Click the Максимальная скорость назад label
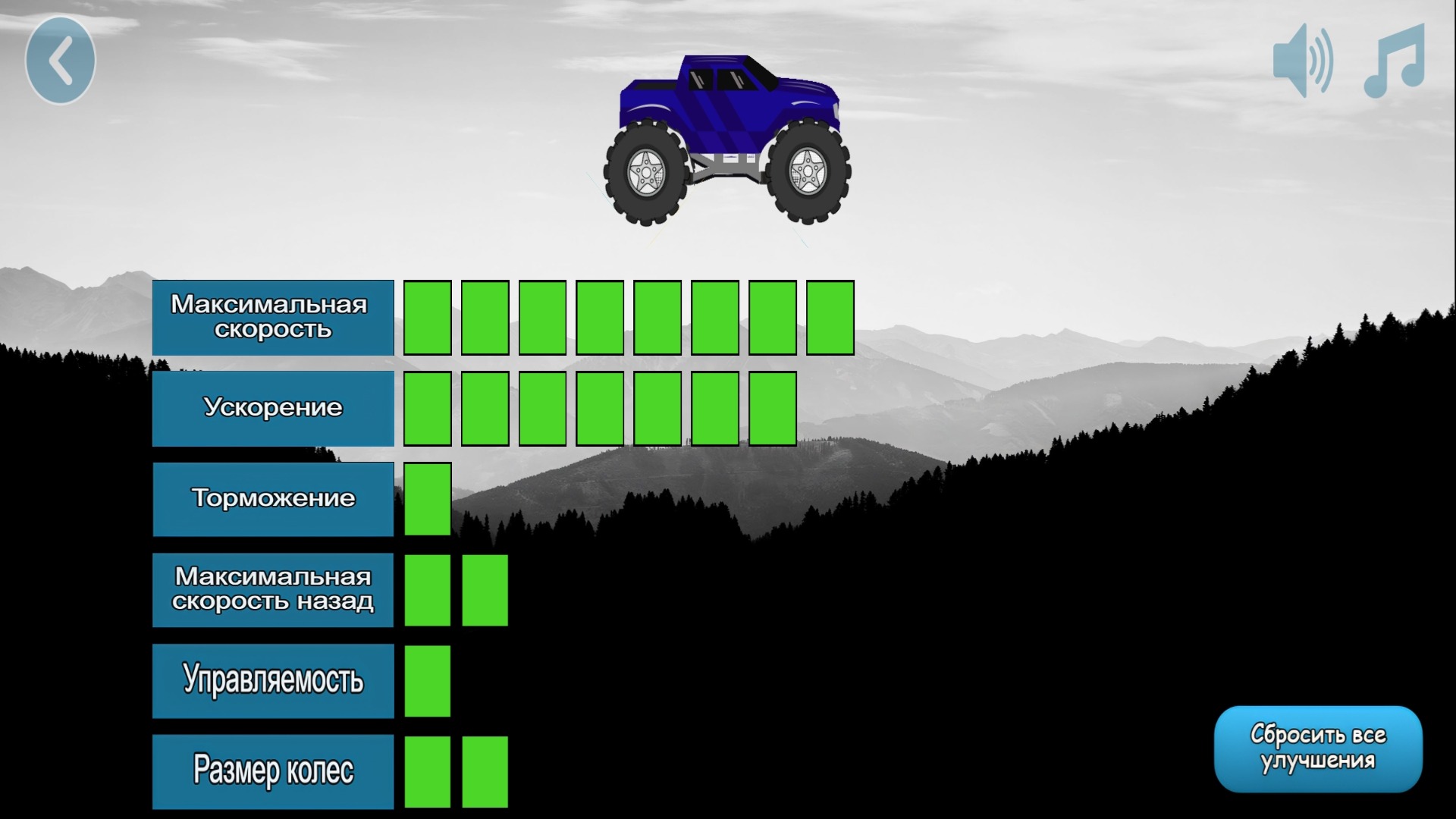Viewport: 1456px width, 819px height. click(x=271, y=589)
